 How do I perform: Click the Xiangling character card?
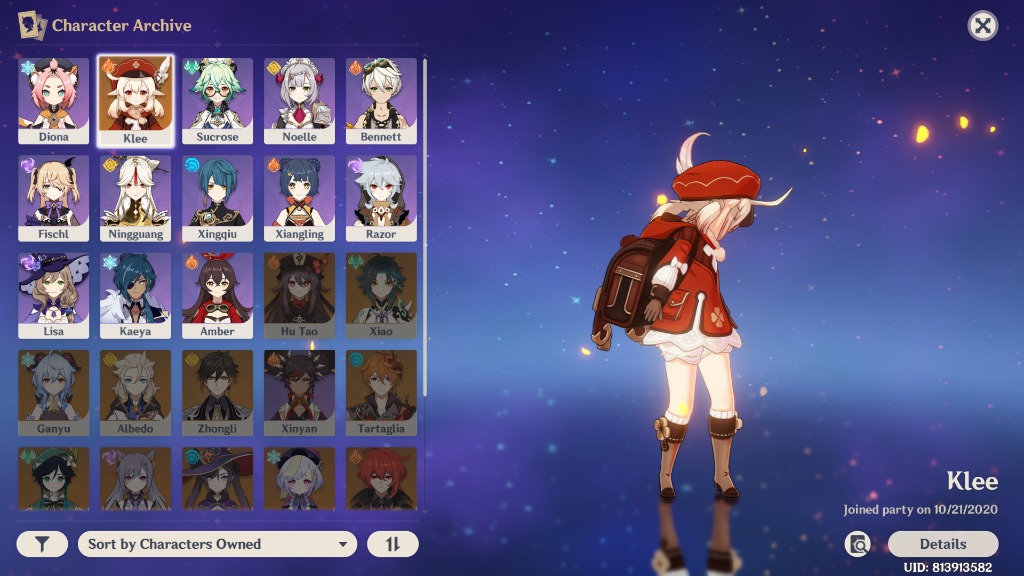coord(299,197)
